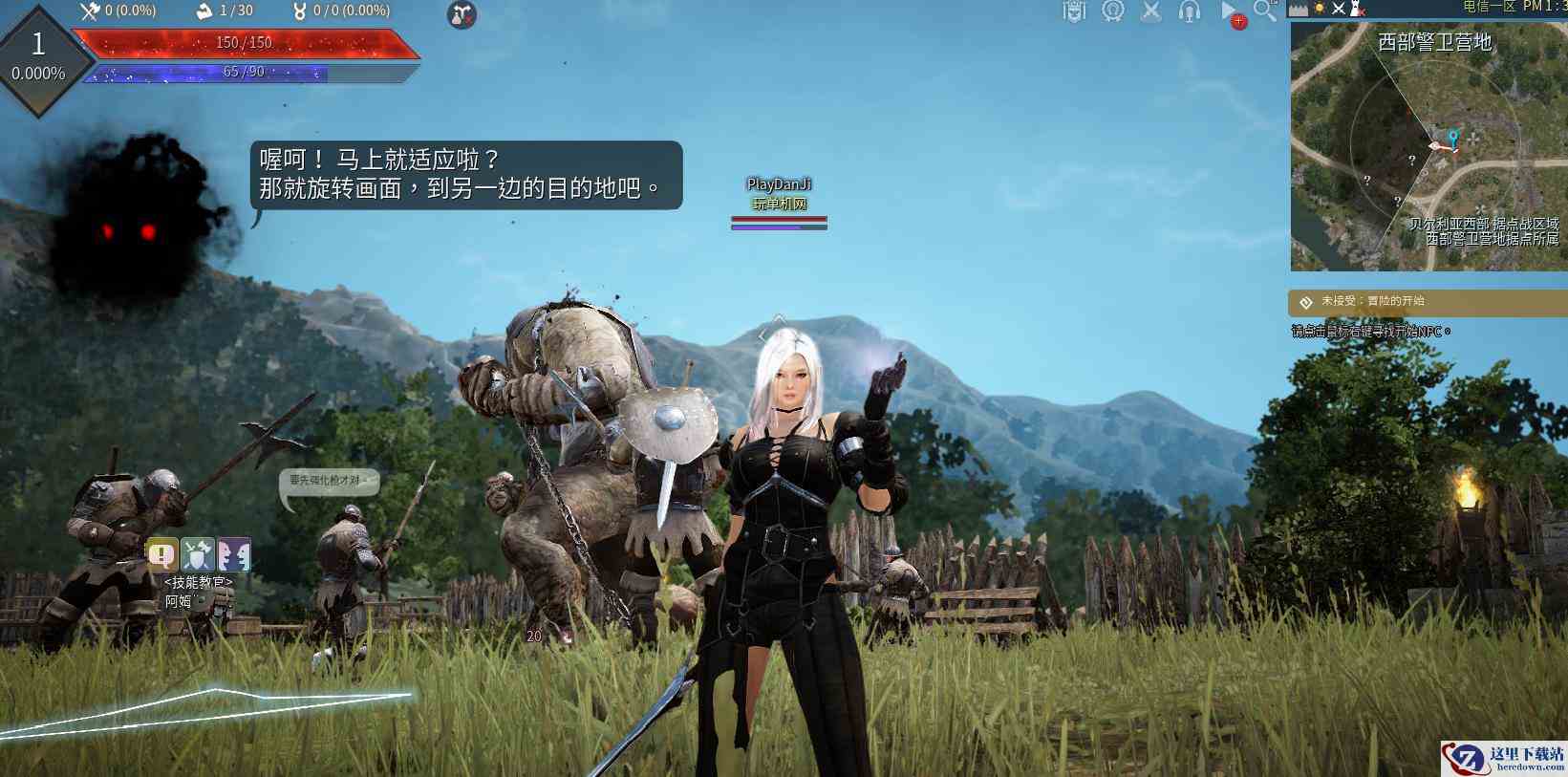Click the yellow quest exclamation bubble near 技能教官
This screenshot has height=777, width=1568.
click(161, 554)
